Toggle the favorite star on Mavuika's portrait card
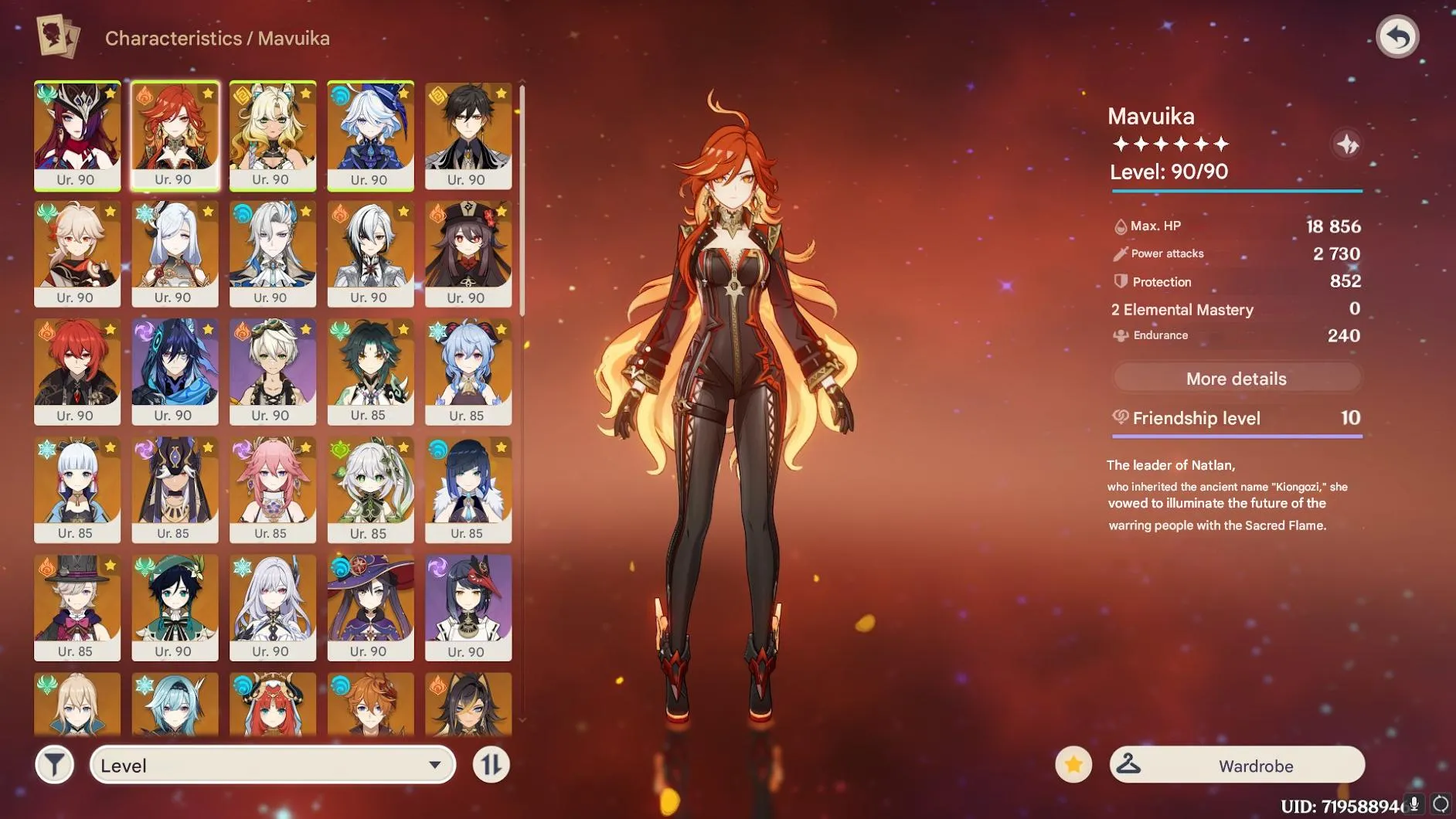 [x=209, y=93]
